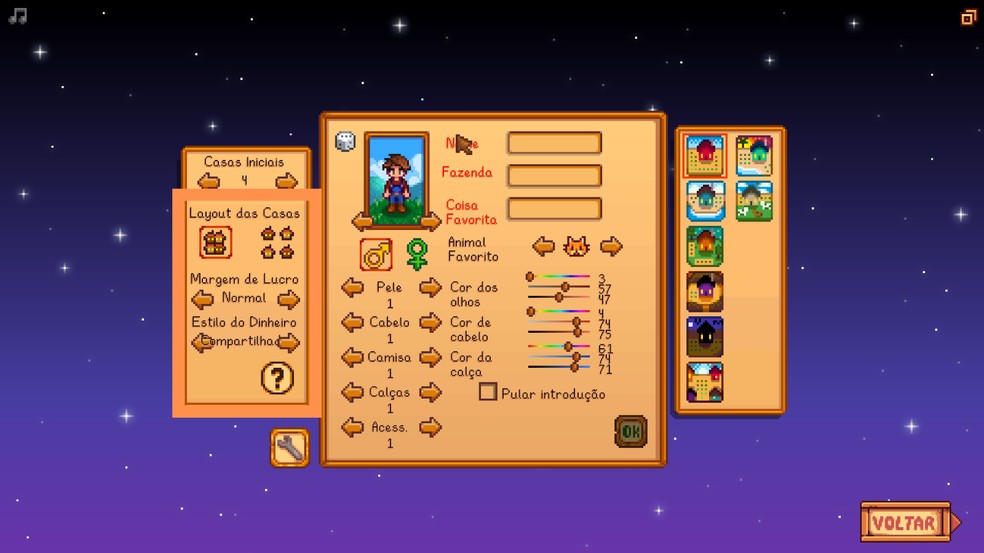Choose the female gender symbol
Viewport: 984px width, 553px height.
point(417,254)
